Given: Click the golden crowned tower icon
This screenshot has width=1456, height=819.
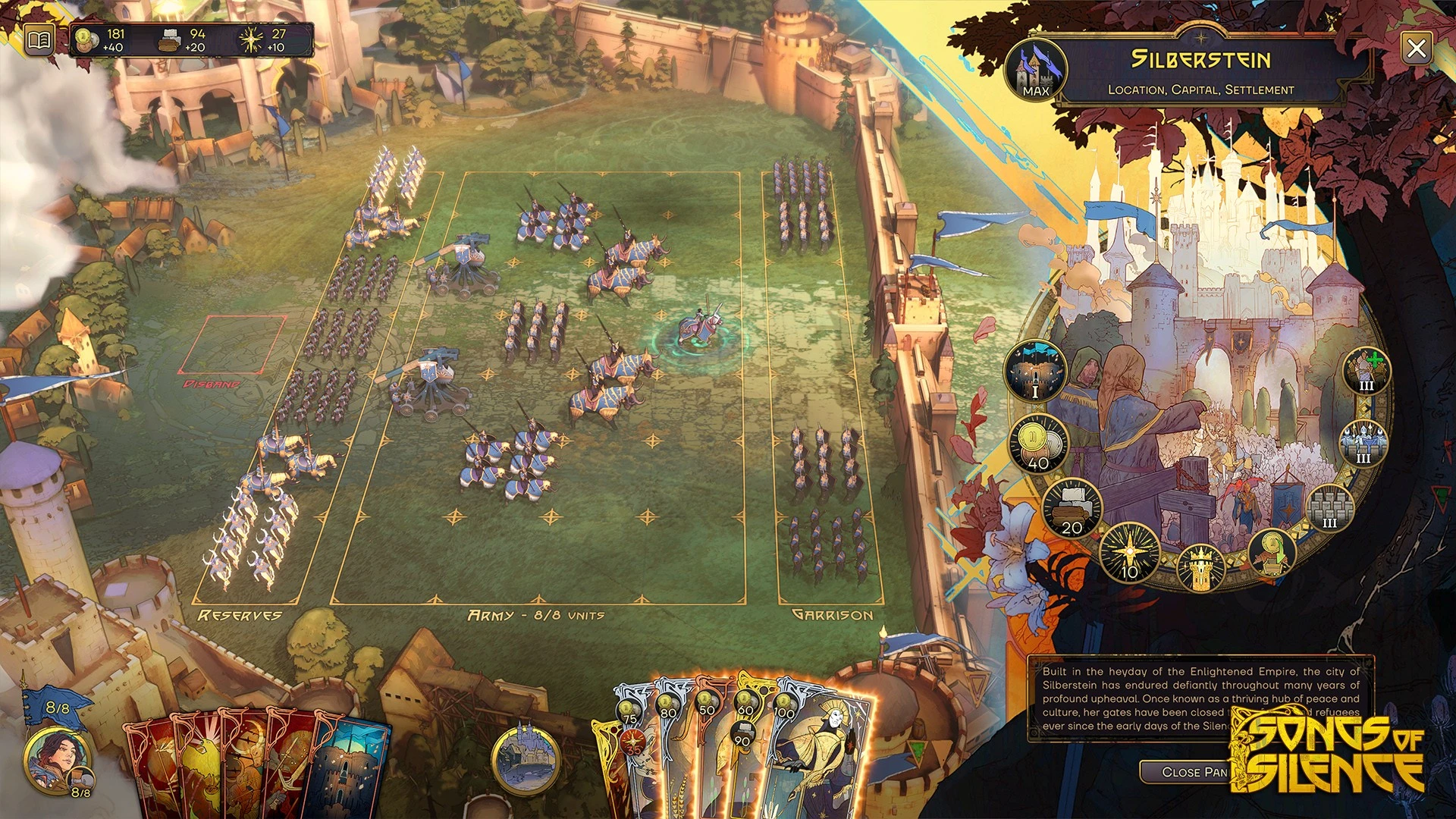Looking at the screenshot, I should 1200,568.
